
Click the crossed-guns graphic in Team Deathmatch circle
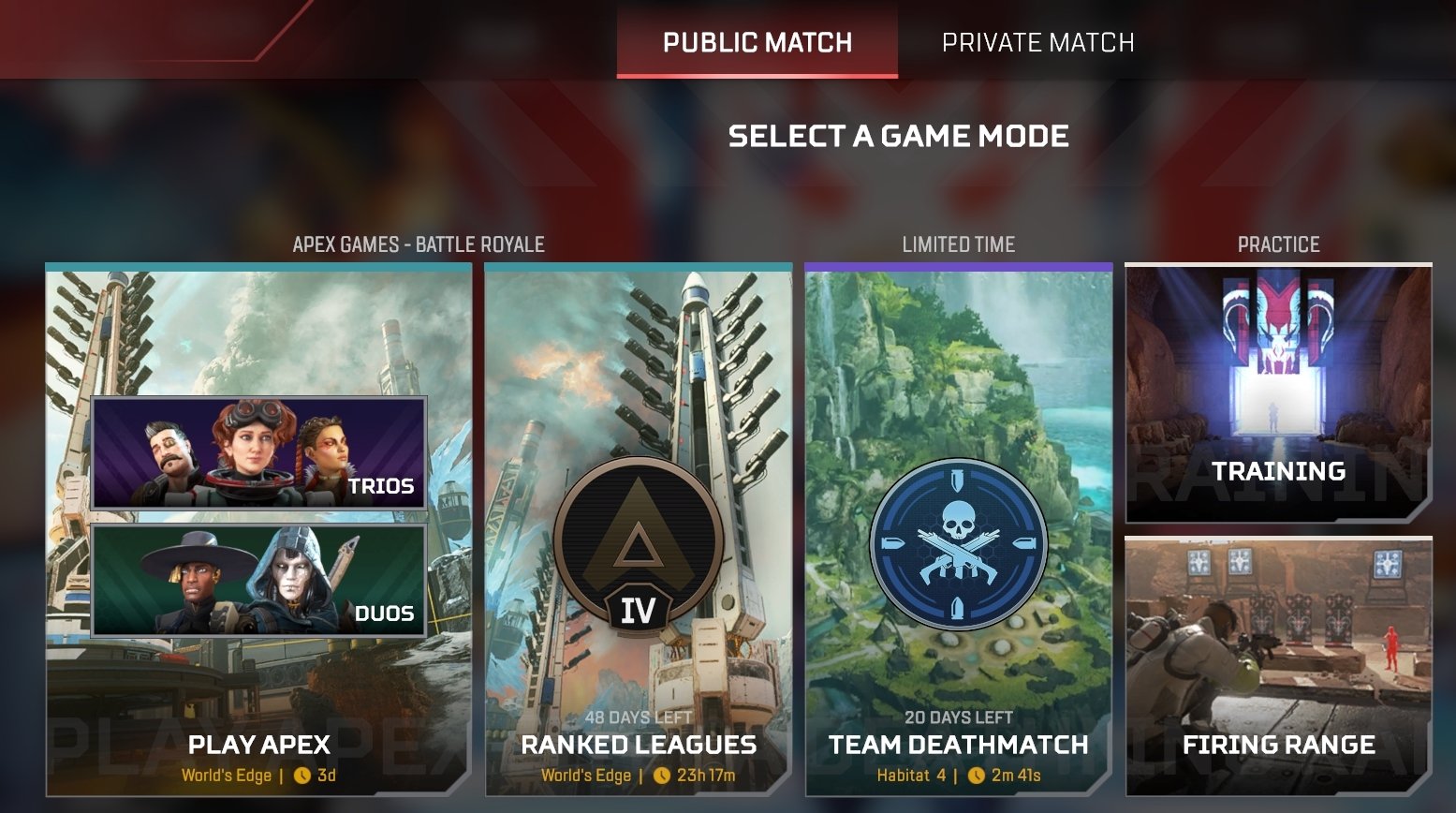coord(957,559)
